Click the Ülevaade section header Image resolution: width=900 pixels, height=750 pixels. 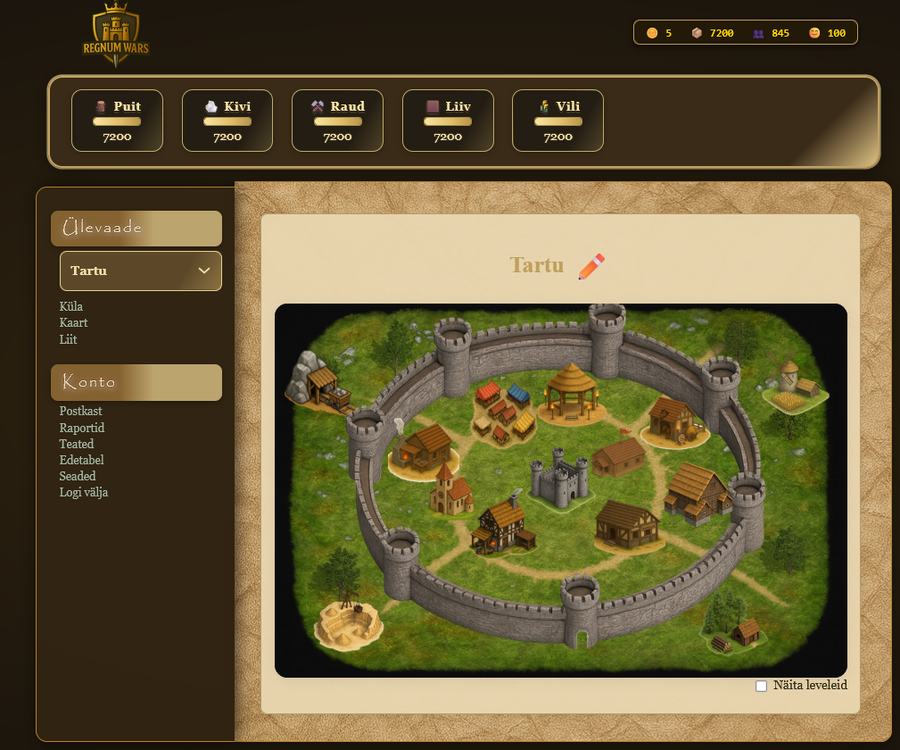pyautogui.click(x=136, y=228)
